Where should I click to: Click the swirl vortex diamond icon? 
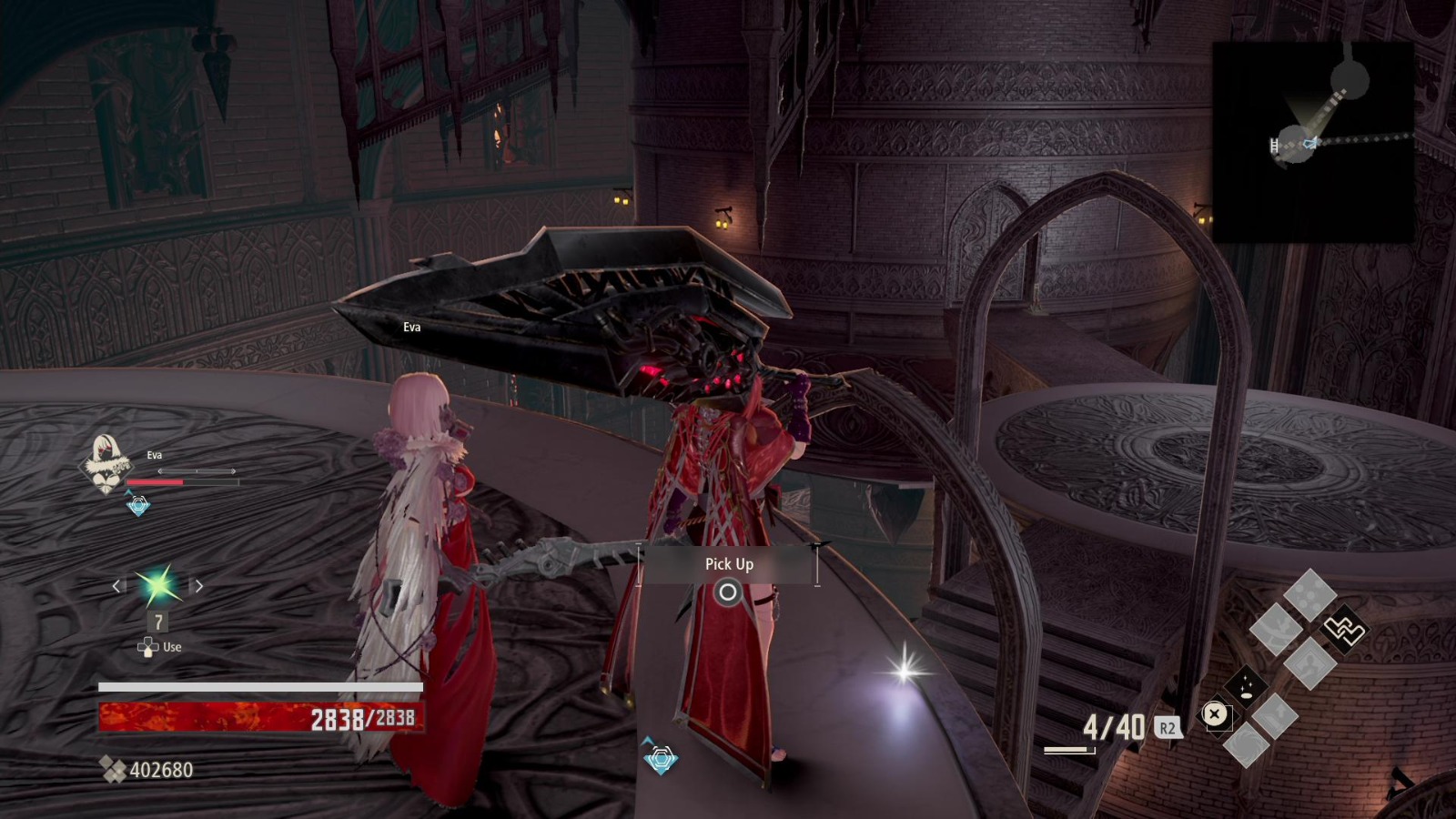(1246, 745)
